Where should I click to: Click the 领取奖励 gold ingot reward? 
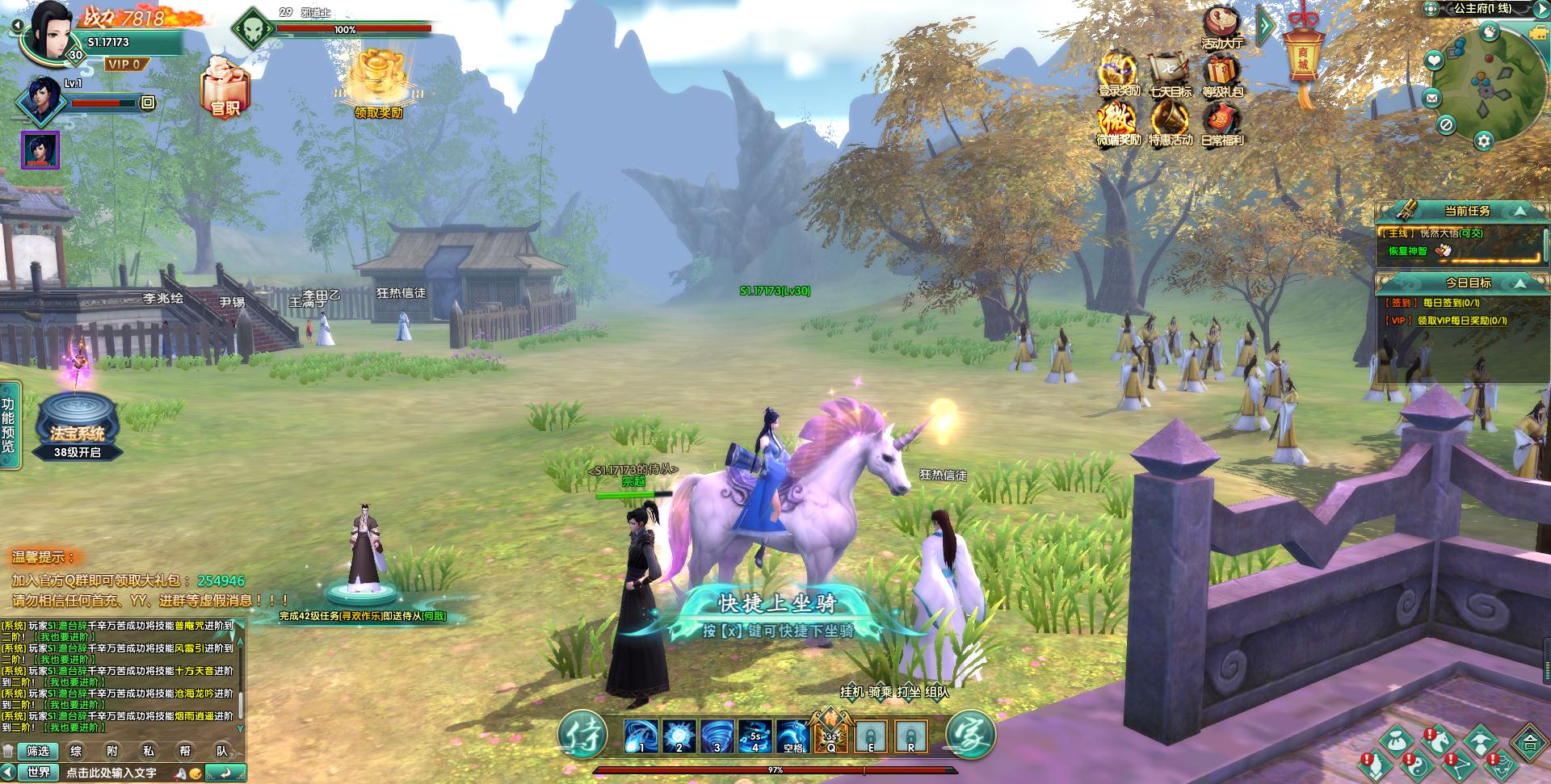pyautogui.click(x=378, y=79)
